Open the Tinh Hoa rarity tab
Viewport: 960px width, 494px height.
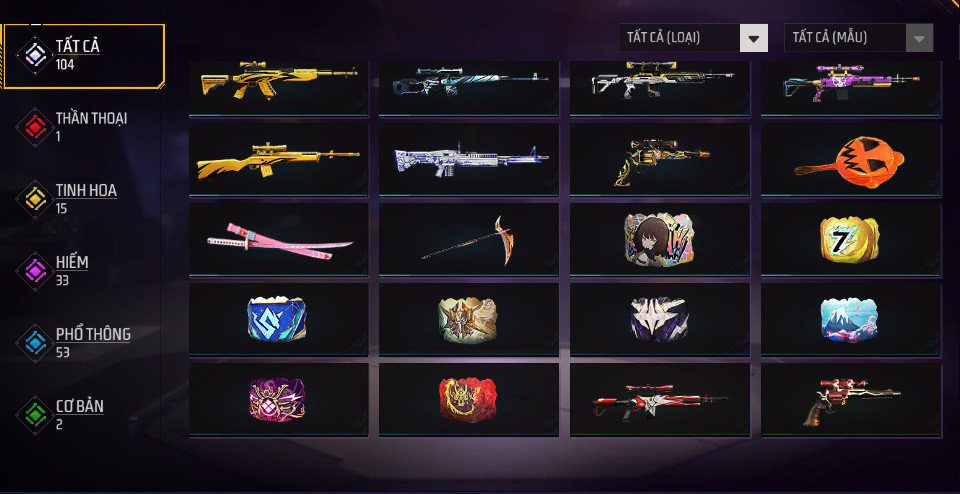click(x=85, y=198)
